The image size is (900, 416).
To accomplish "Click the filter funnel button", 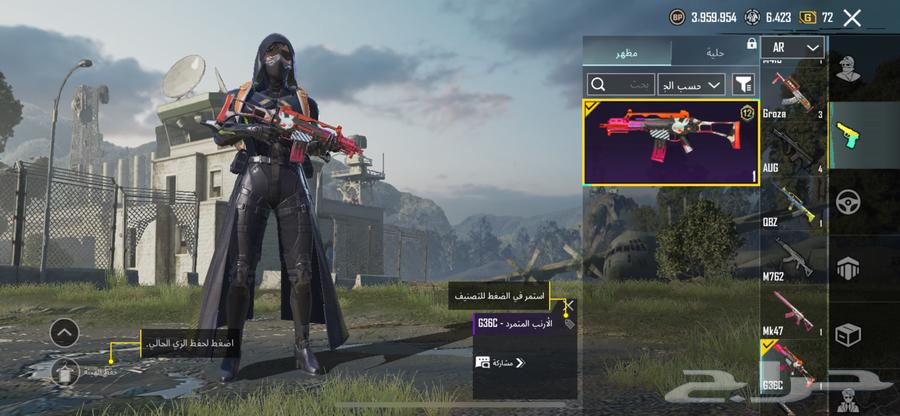I will [x=743, y=85].
